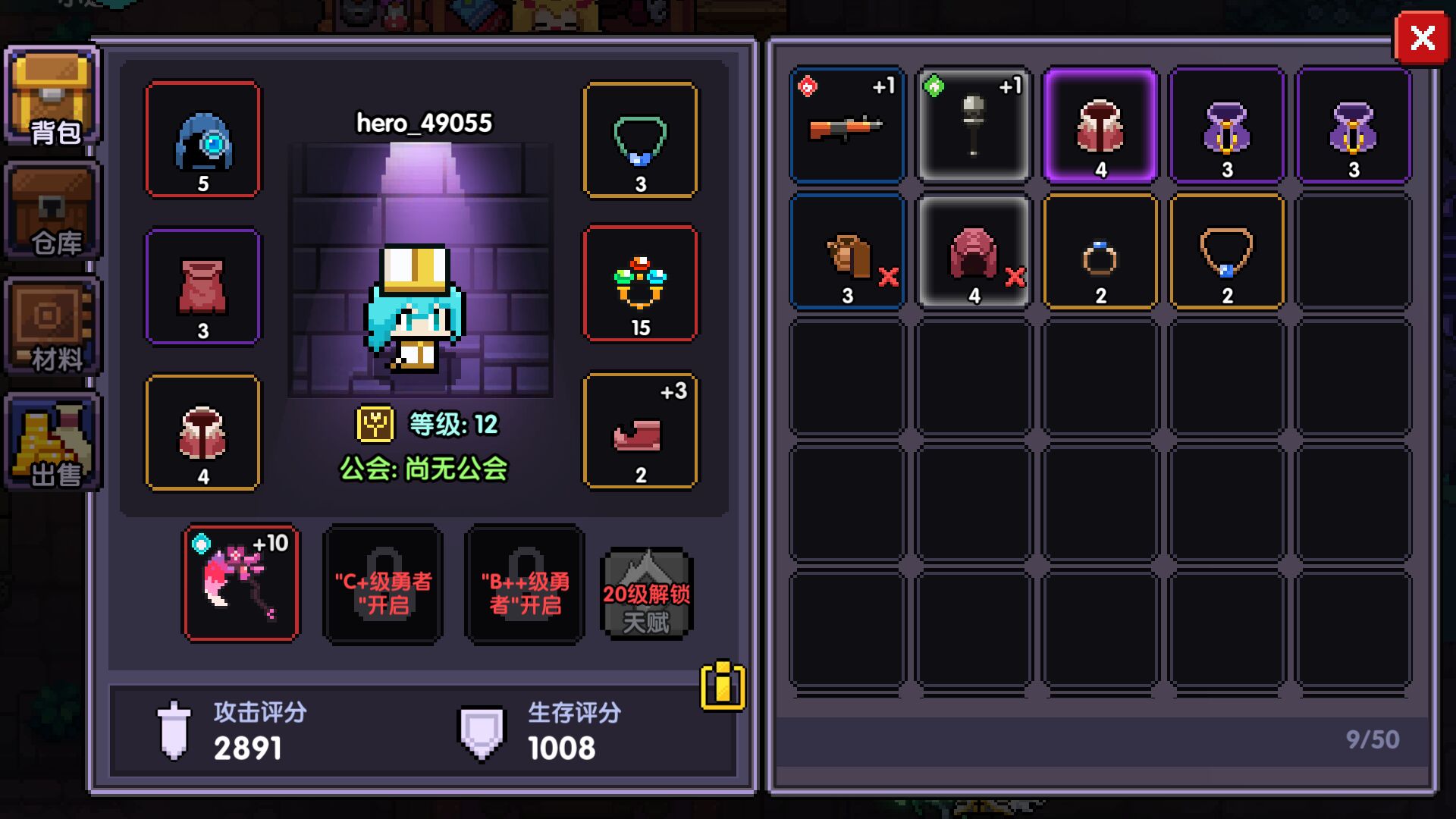The image size is (1456, 819).
Task: Select the equipped blue helmet slot
Action: click(x=202, y=140)
